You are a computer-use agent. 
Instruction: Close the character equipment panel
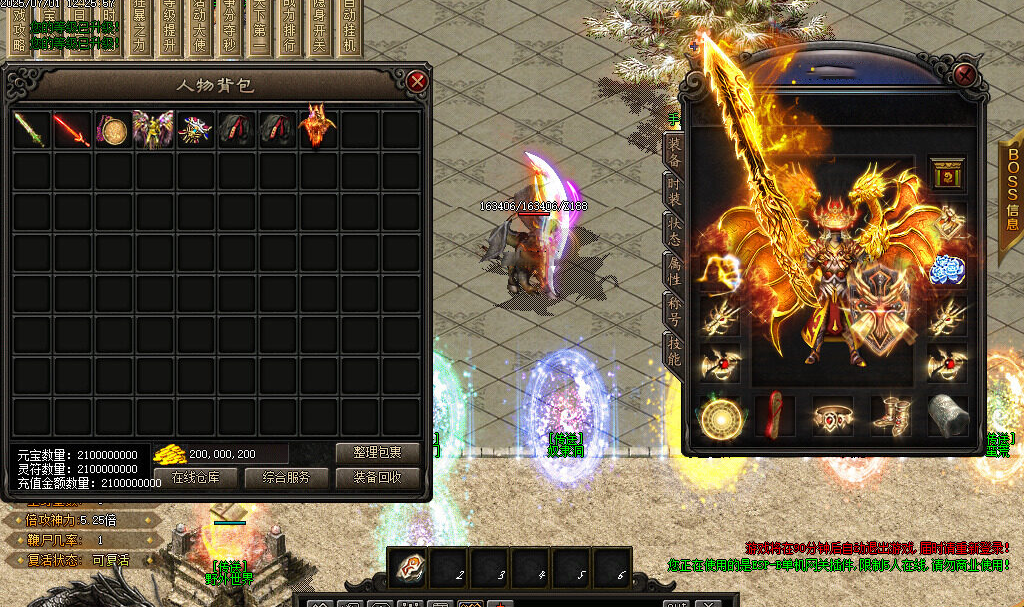click(964, 75)
